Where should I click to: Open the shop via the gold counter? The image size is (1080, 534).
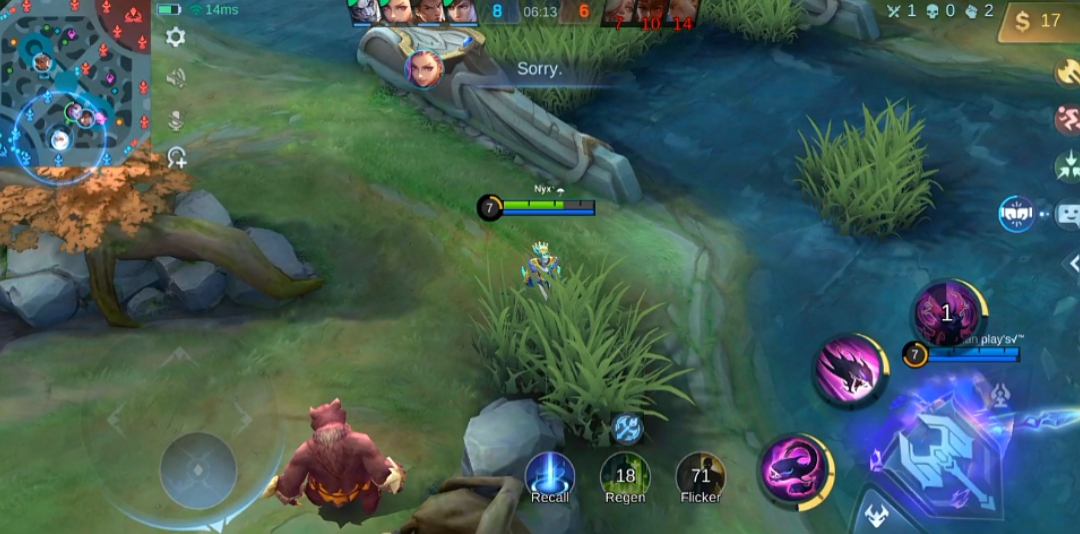pos(1038,21)
